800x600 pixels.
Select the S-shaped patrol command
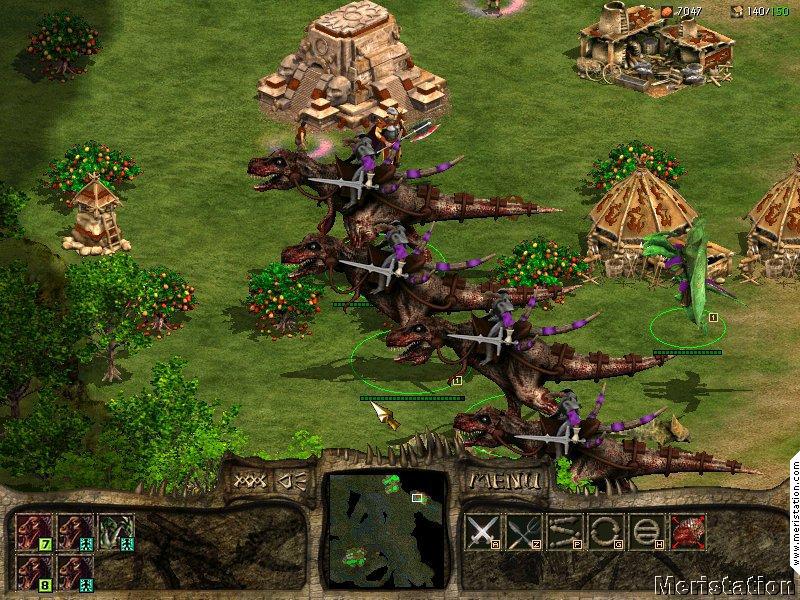564,531
